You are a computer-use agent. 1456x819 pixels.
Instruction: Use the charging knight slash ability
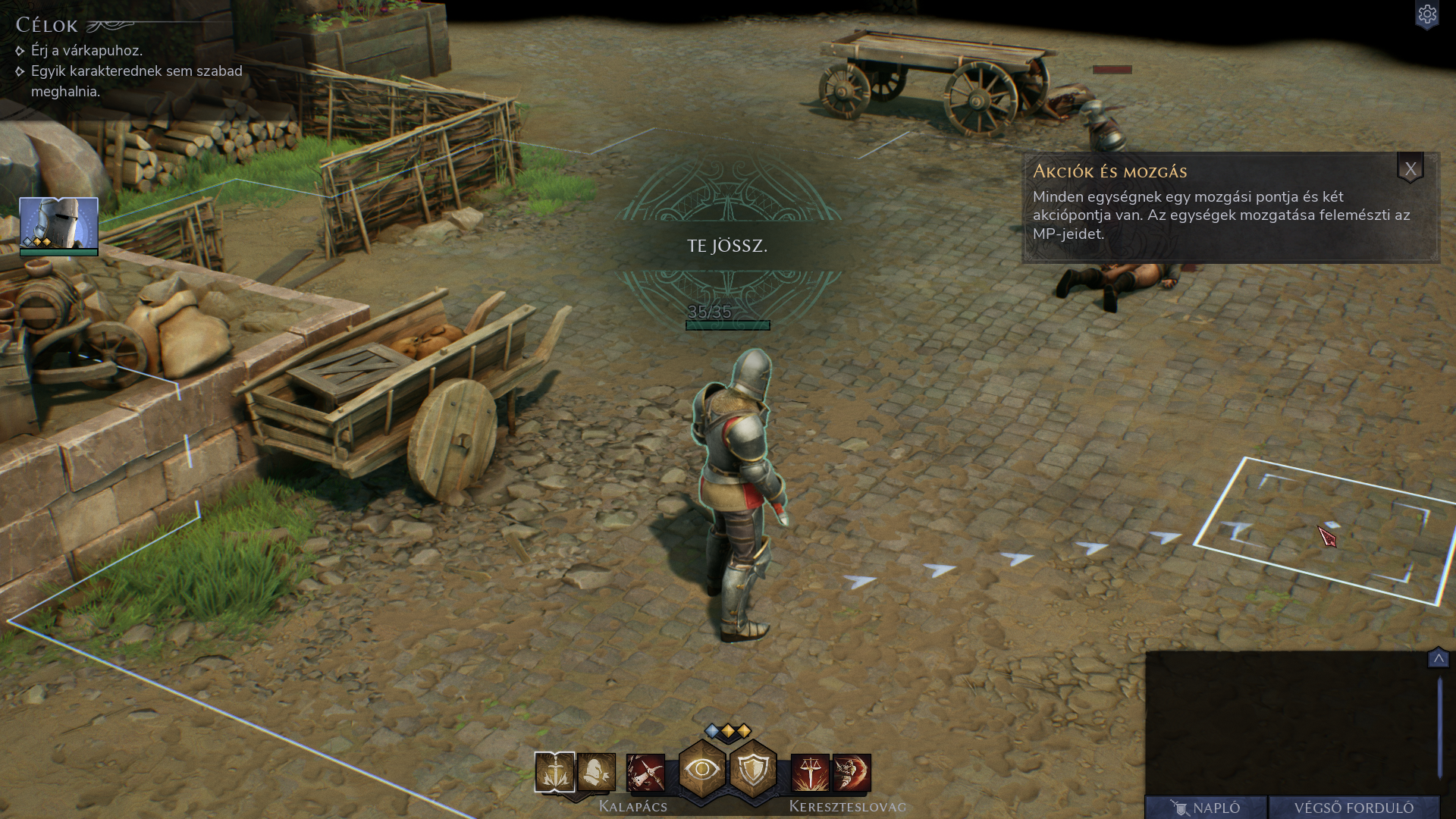tap(852, 773)
